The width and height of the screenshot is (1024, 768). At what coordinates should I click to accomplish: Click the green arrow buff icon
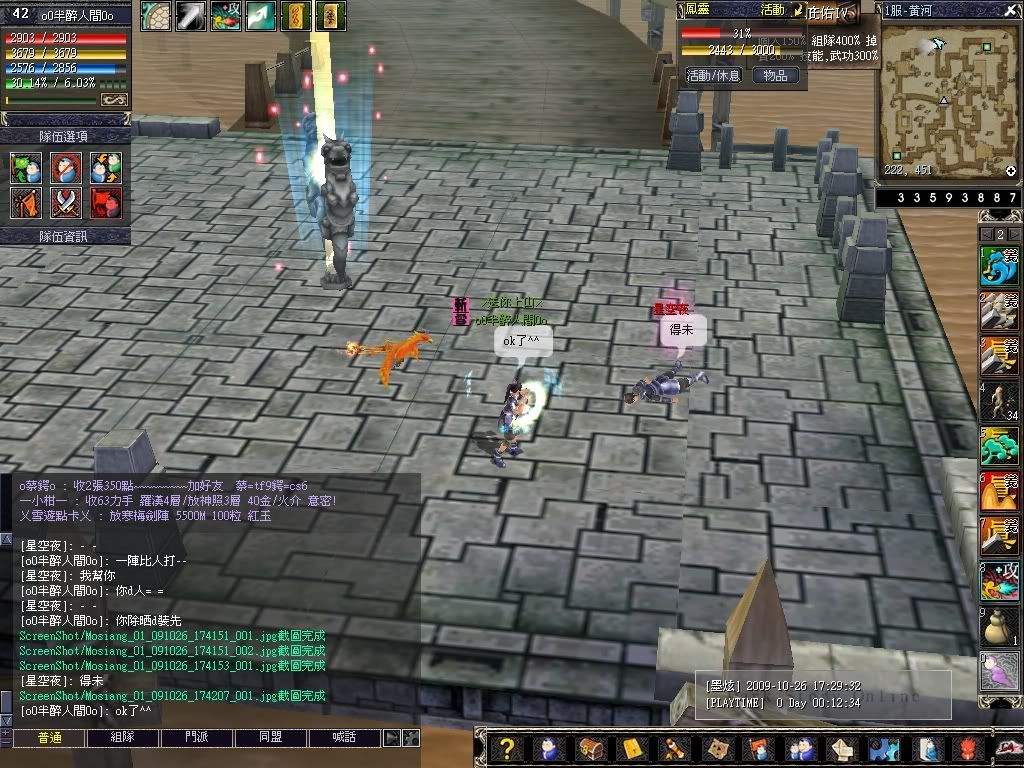(x=260, y=15)
